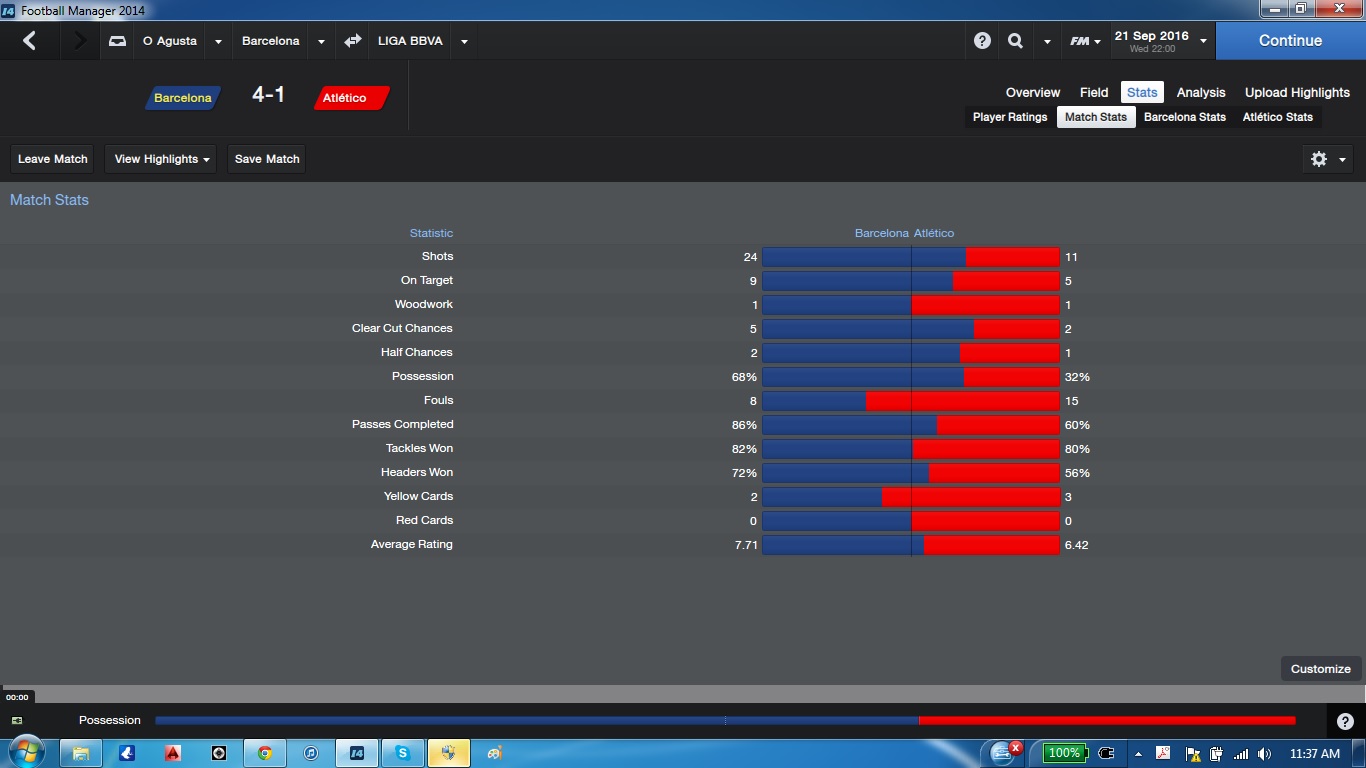
Task: Open the search magnifier
Action: tap(1016, 41)
